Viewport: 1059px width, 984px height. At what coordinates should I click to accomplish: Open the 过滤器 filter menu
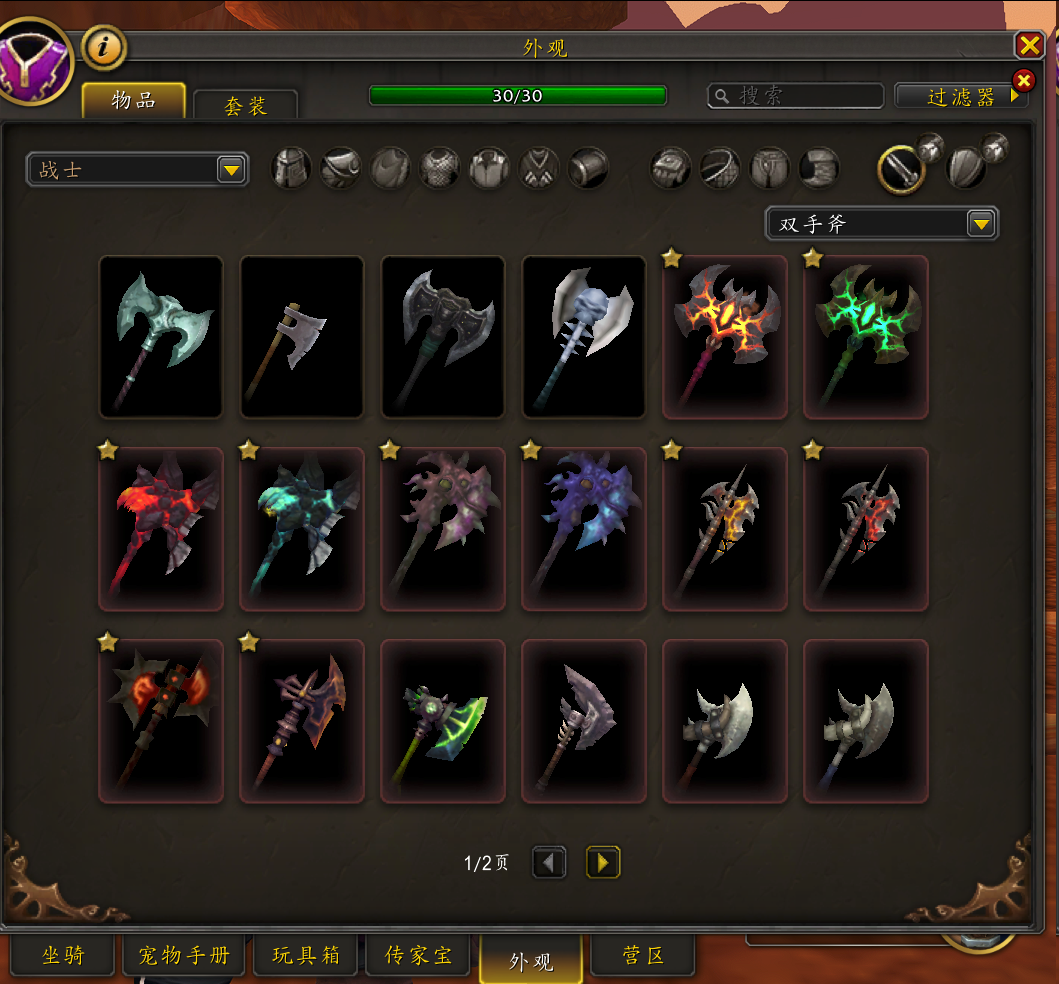pos(961,96)
